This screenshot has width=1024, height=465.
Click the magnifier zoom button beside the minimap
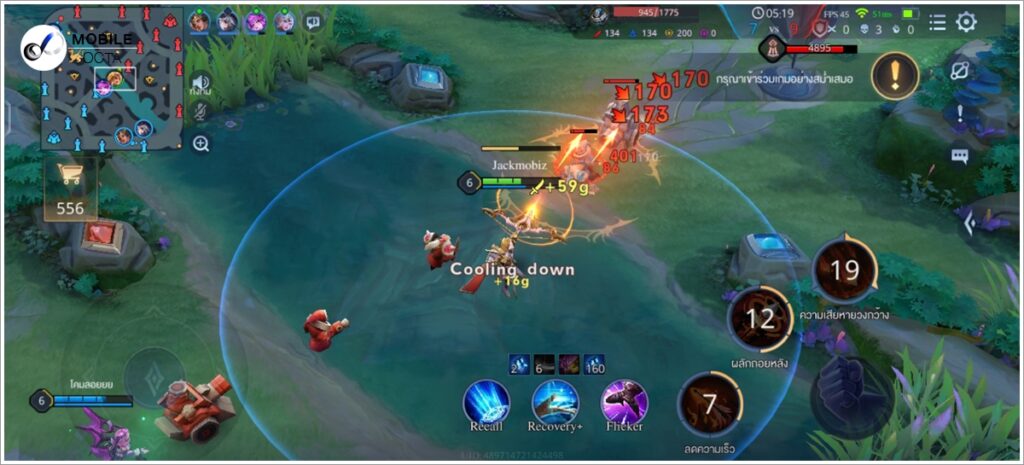[x=201, y=144]
